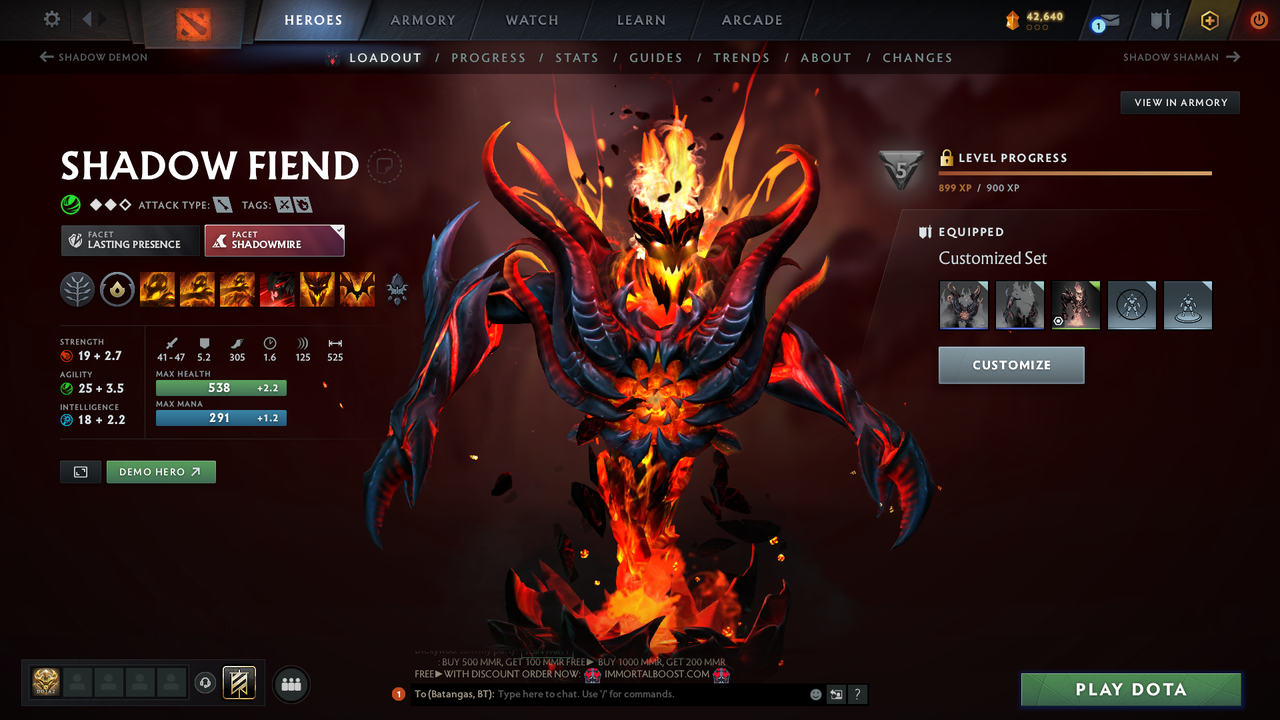Toggle the Aghanim's upgrade preview icon
This screenshot has width=1280, height=720.
click(396, 289)
